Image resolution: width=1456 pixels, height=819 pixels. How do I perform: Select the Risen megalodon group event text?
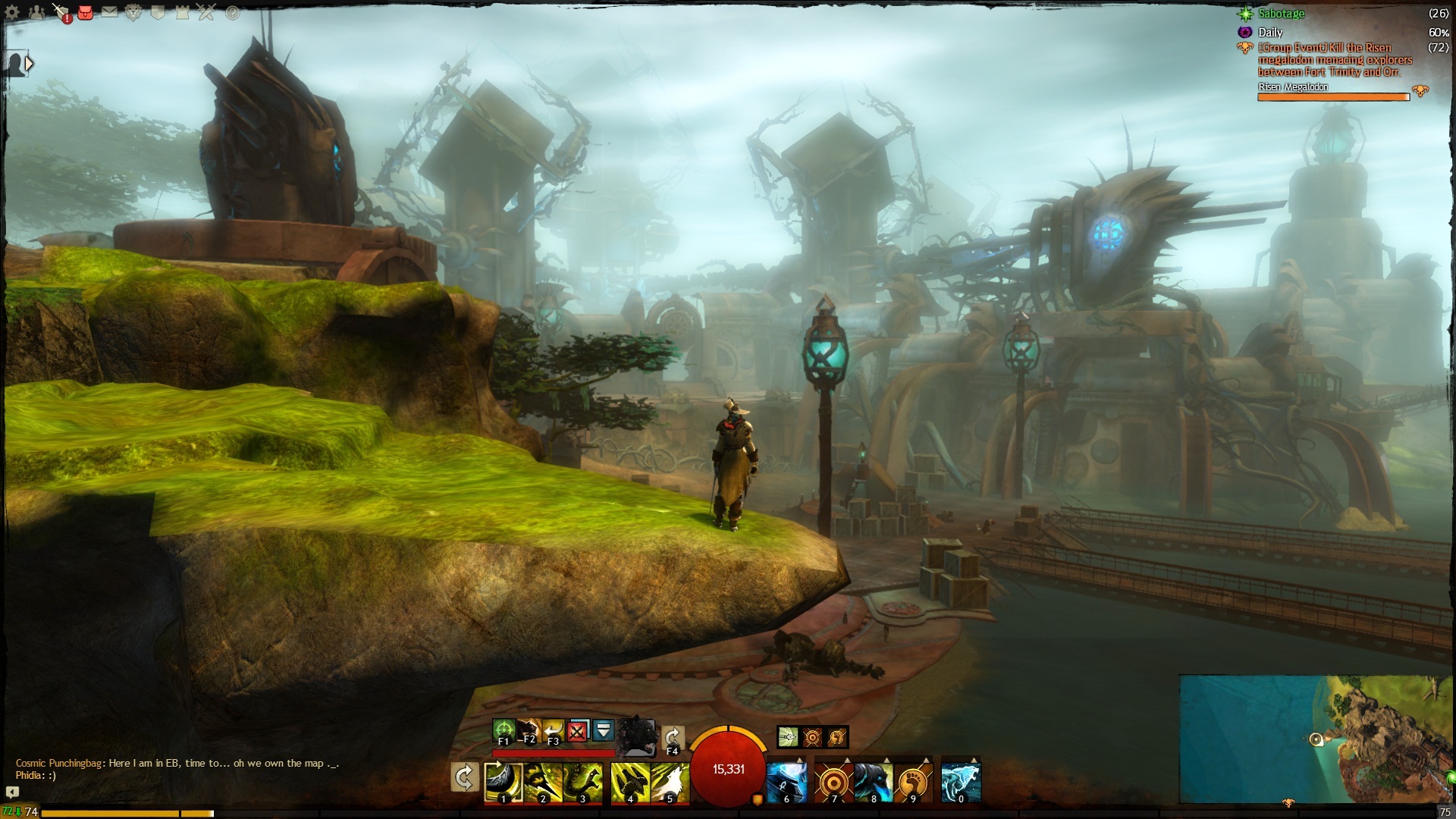pyautogui.click(x=1334, y=60)
